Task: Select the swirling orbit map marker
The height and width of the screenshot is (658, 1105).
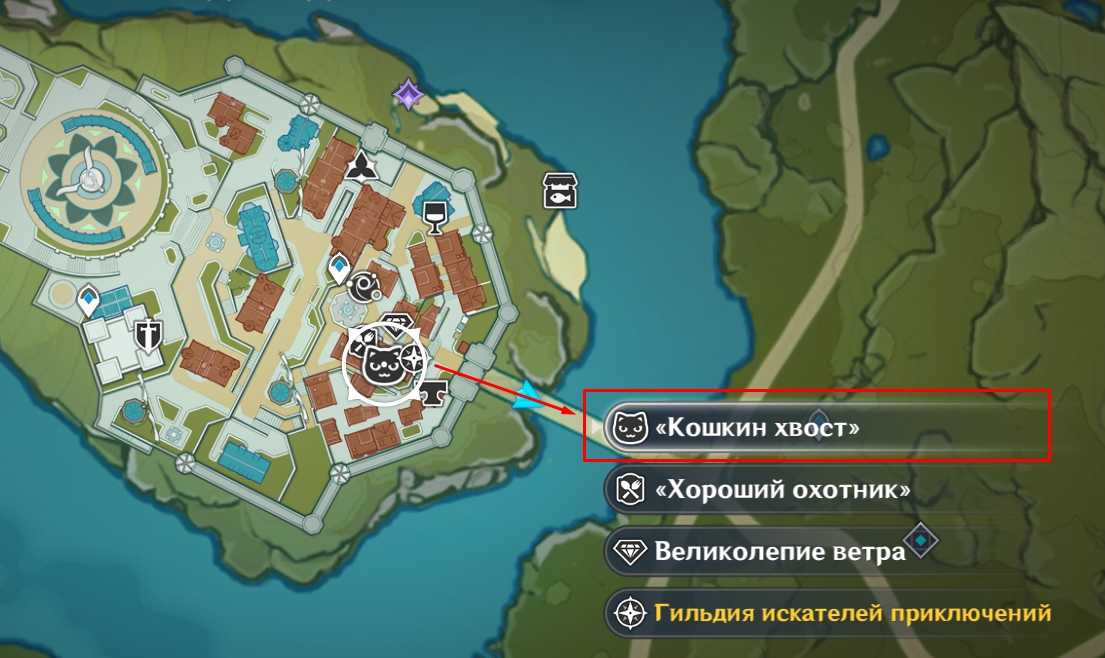Action: click(362, 288)
